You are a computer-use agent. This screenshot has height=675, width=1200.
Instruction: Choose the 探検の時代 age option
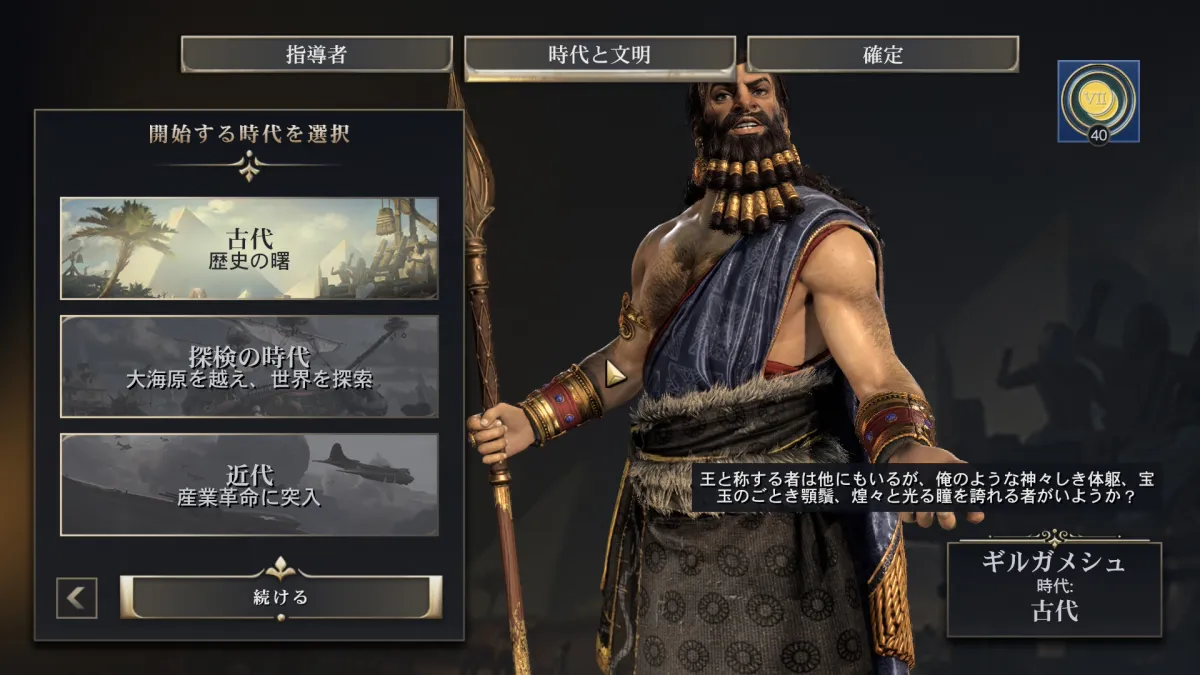click(249, 366)
